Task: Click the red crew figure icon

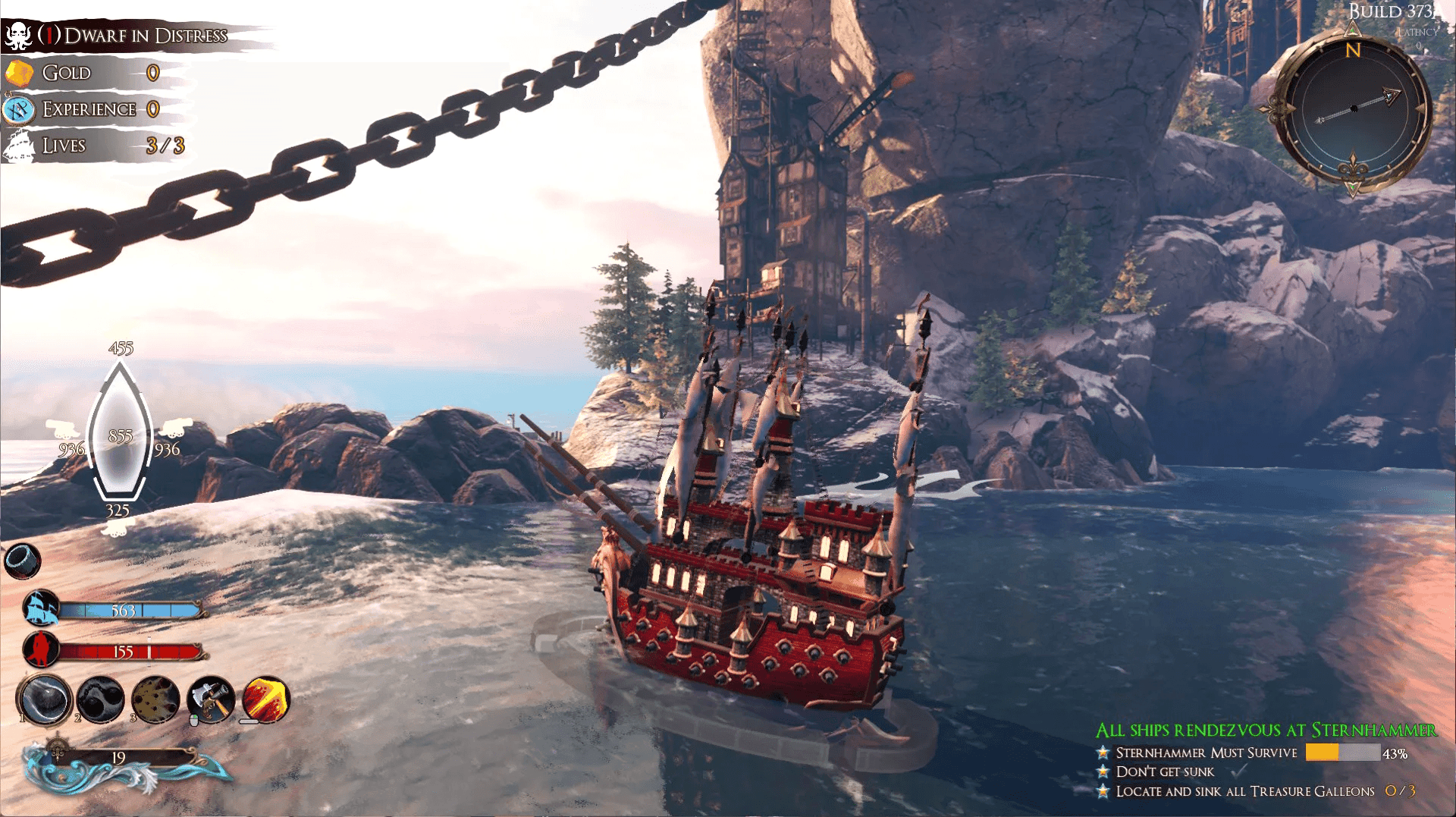Action: pyautogui.click(x=41, y=650)
